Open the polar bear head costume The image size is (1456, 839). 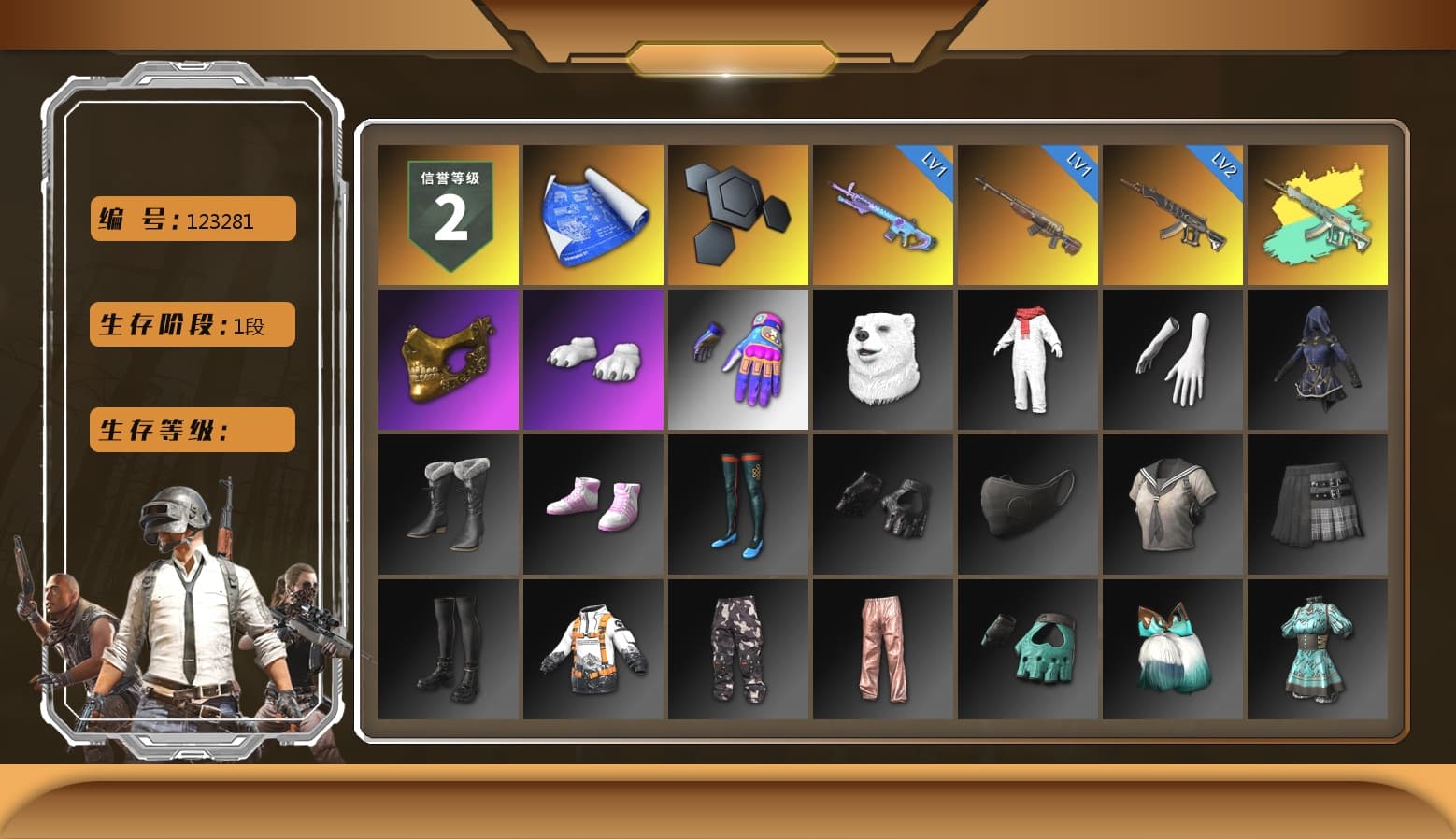pyautogui.click(x=882, y=359)
